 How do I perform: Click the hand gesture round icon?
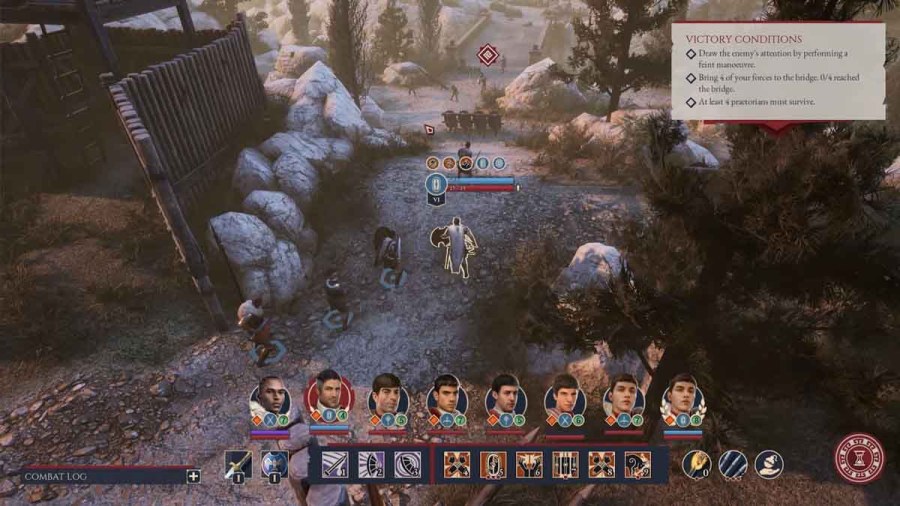point(768,464)
